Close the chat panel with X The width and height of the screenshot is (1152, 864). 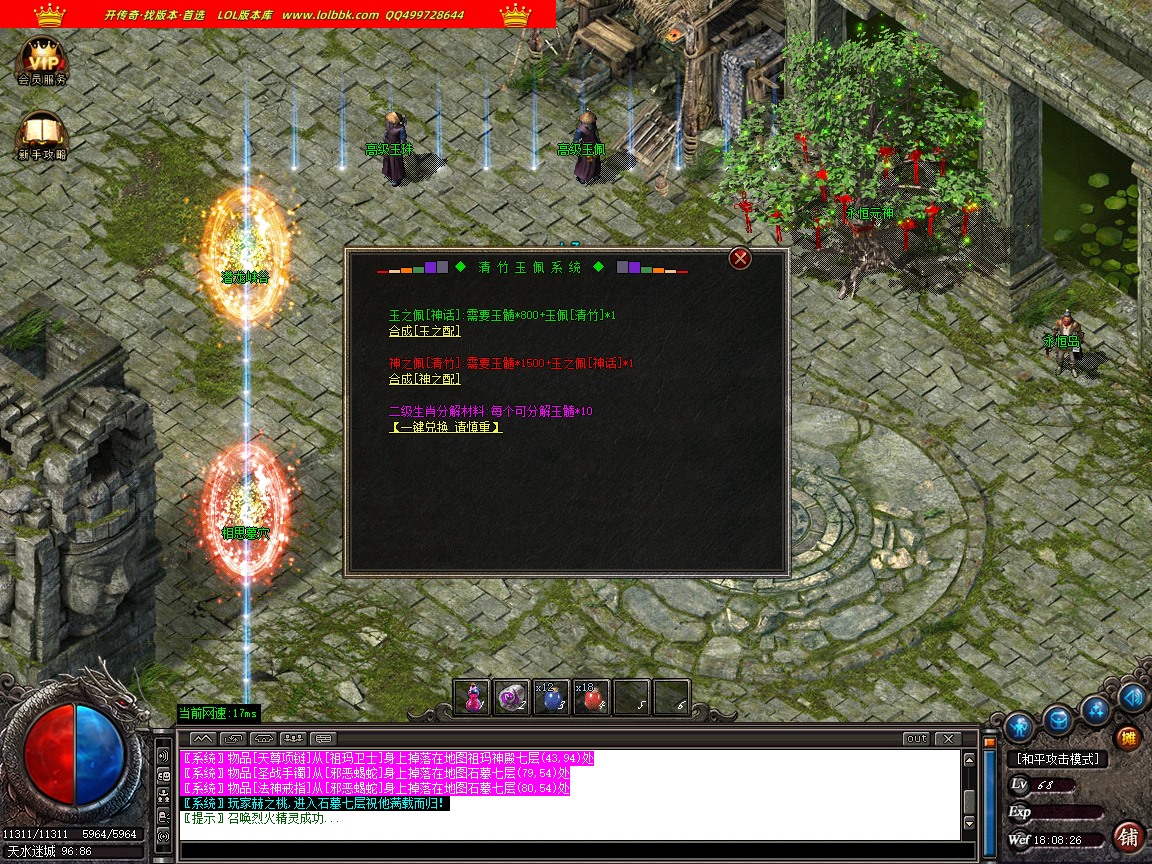(x=946, y=739)
